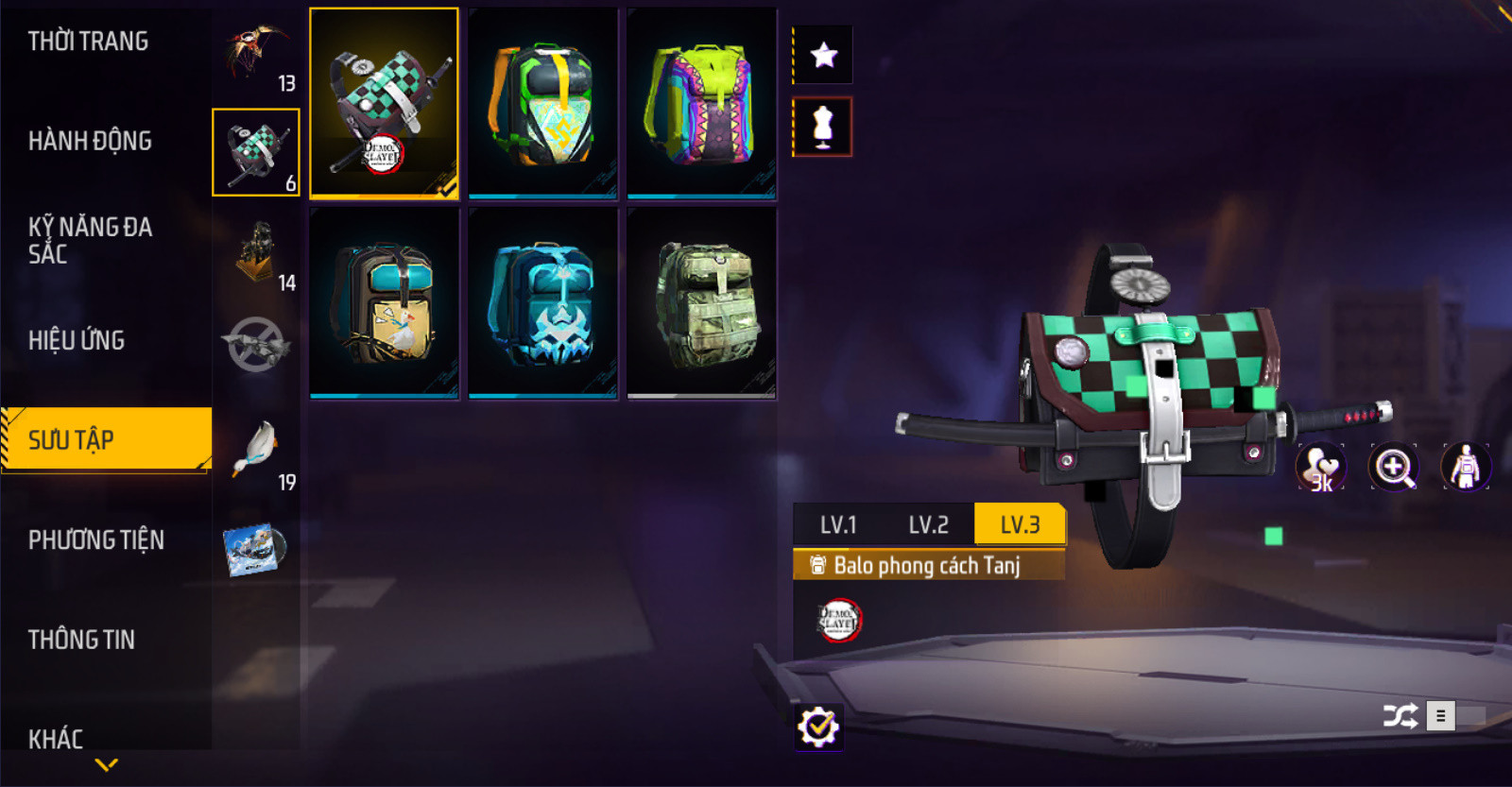
Task: Switch to LV.2 backpack level
Action: (928, 525)
